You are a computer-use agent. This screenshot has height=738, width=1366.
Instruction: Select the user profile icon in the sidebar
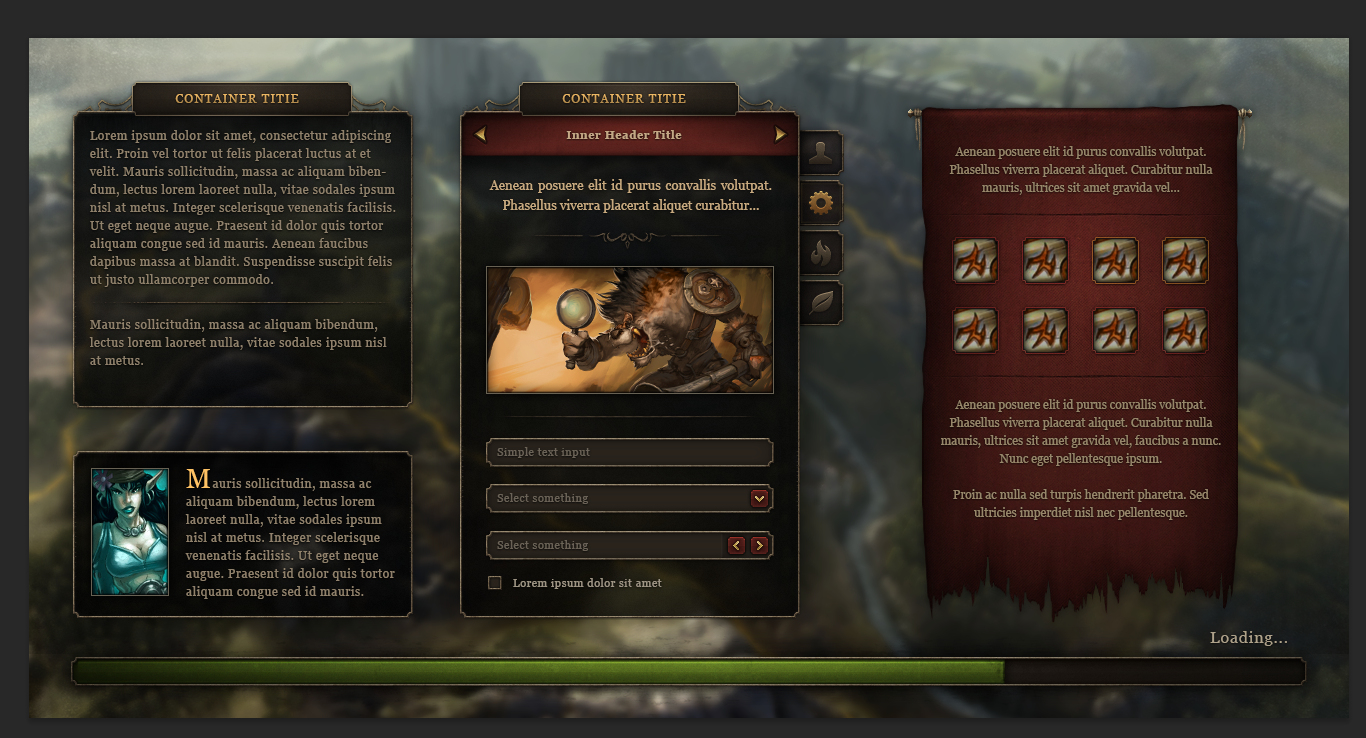click(x=821, y=152)
